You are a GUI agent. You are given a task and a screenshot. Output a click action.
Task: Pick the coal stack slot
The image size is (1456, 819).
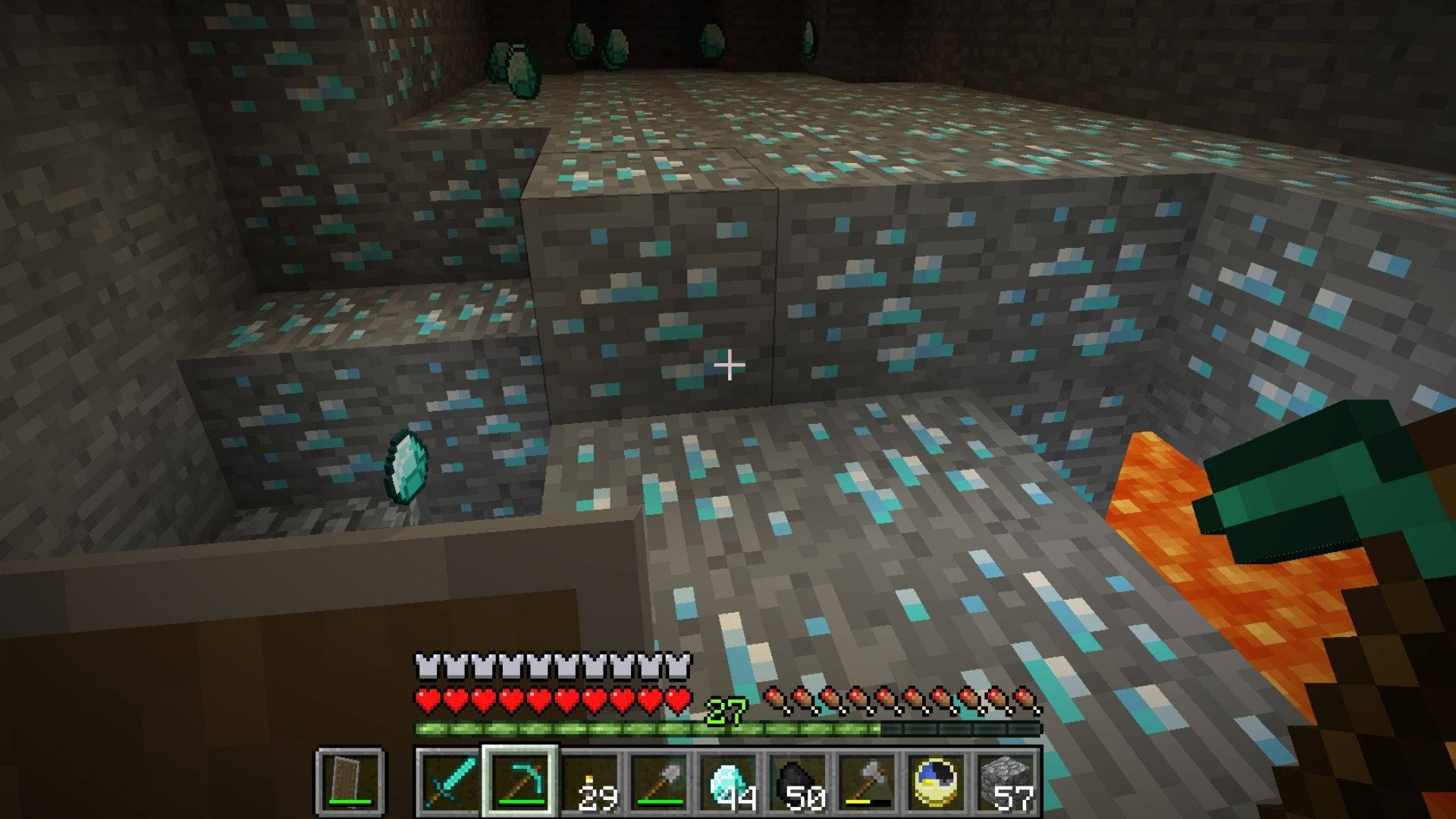(x=799, y=781)
